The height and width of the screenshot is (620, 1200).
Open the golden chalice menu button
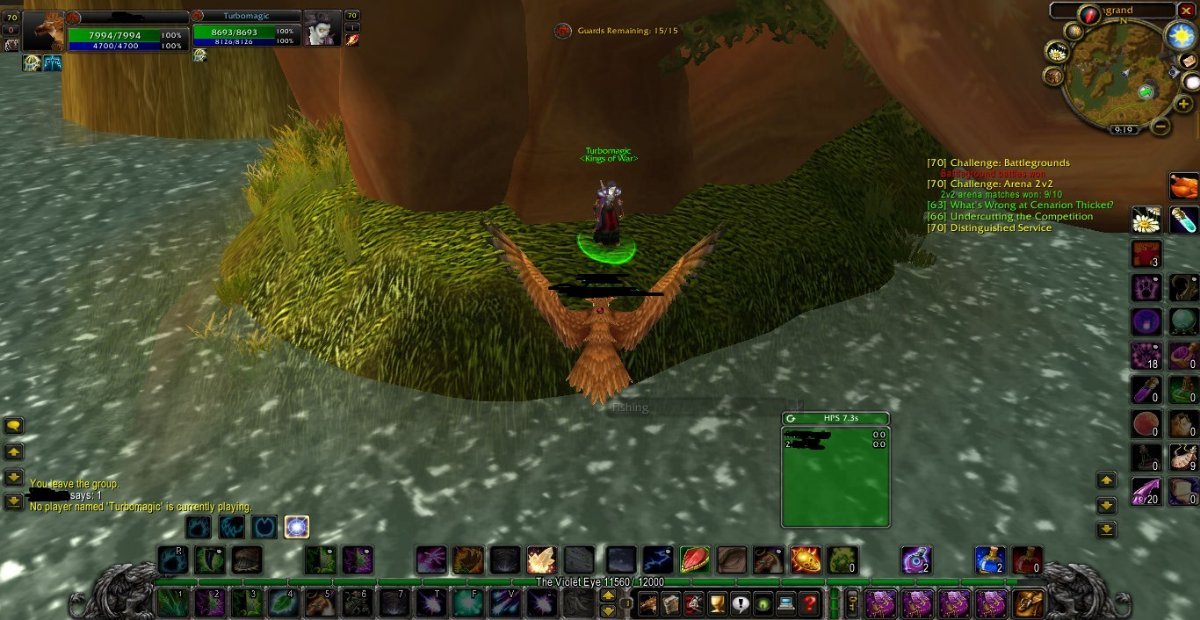tap(717, 603)
